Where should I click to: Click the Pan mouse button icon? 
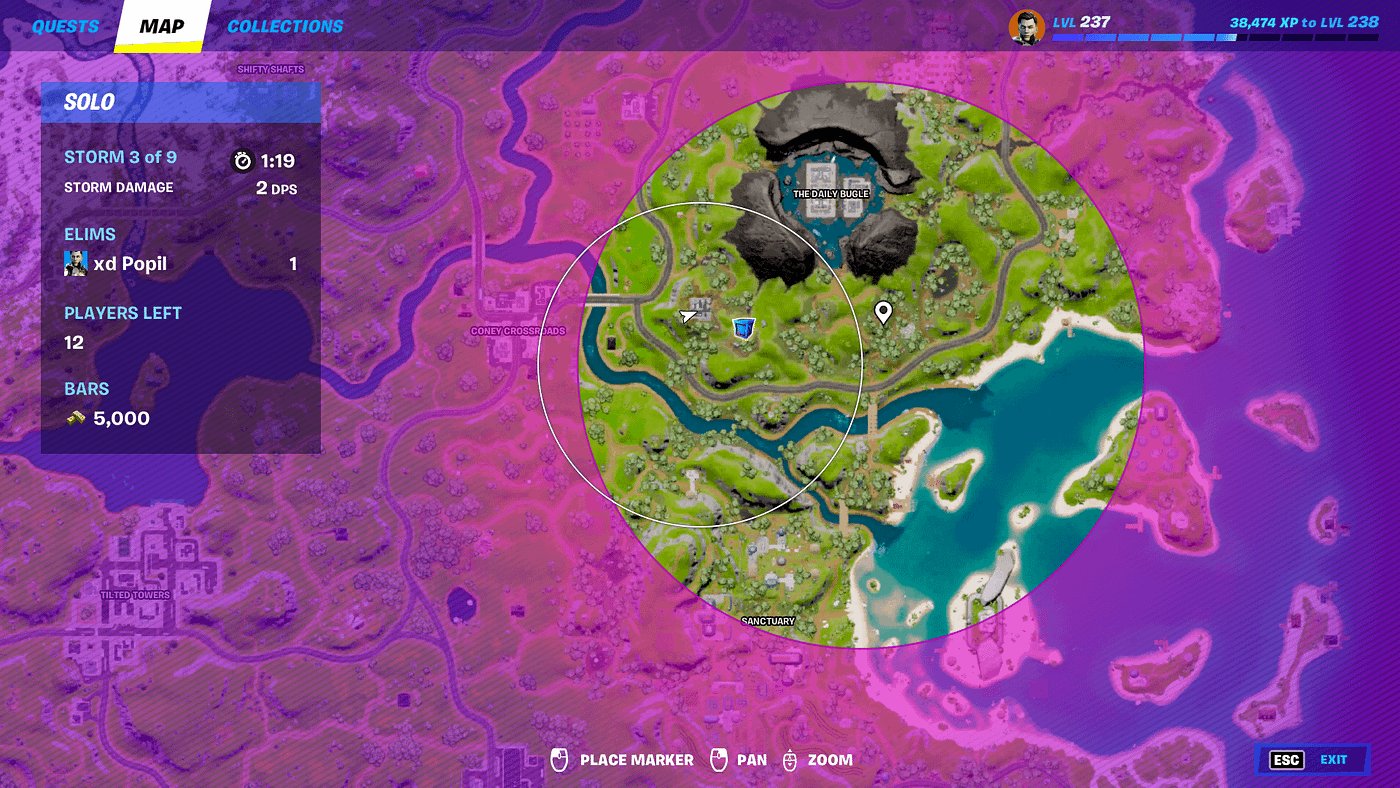(x=719, y=760)
